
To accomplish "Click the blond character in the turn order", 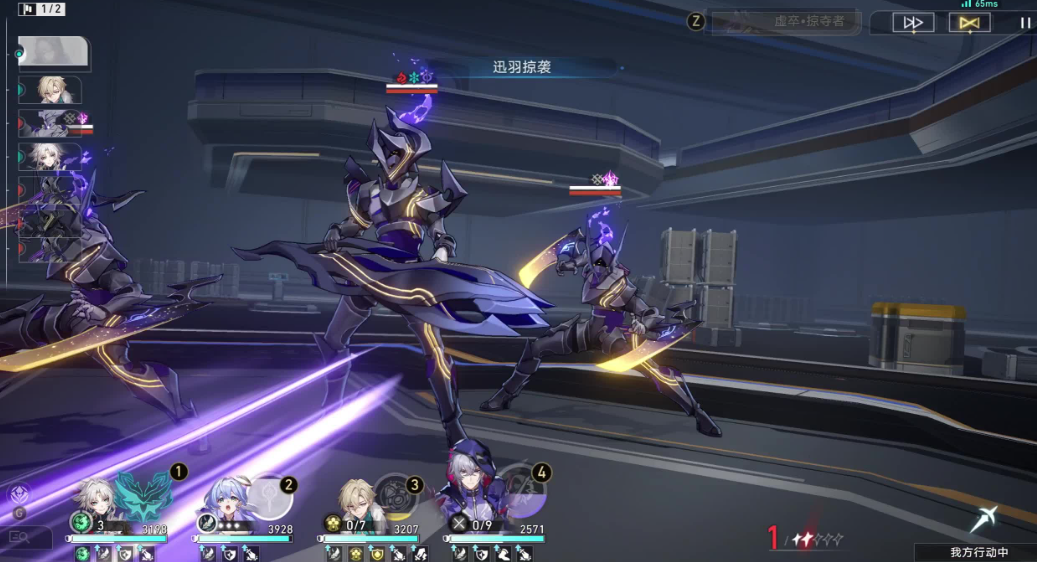I will click(52, 89).
